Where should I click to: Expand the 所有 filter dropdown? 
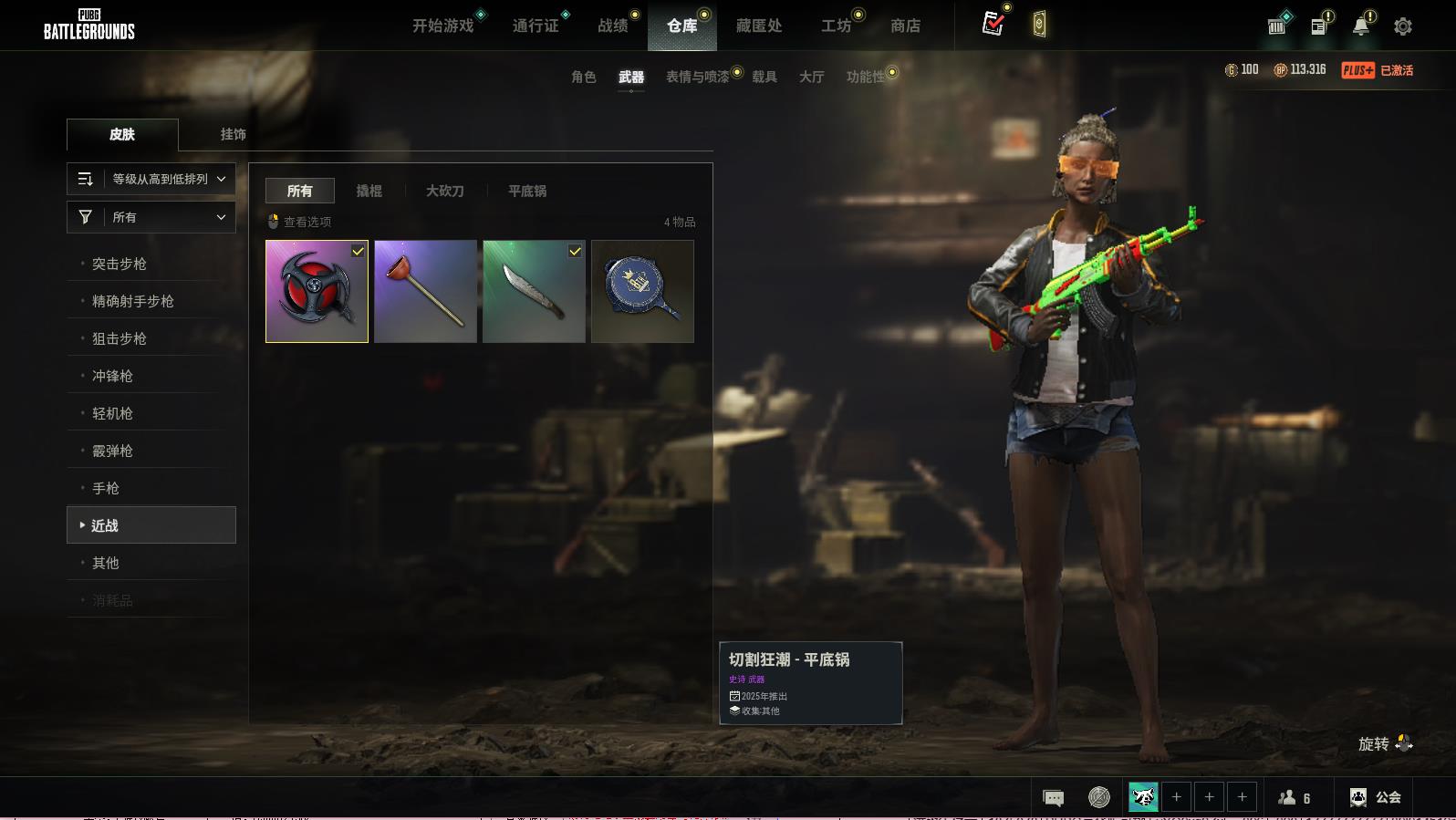point(151,217)
